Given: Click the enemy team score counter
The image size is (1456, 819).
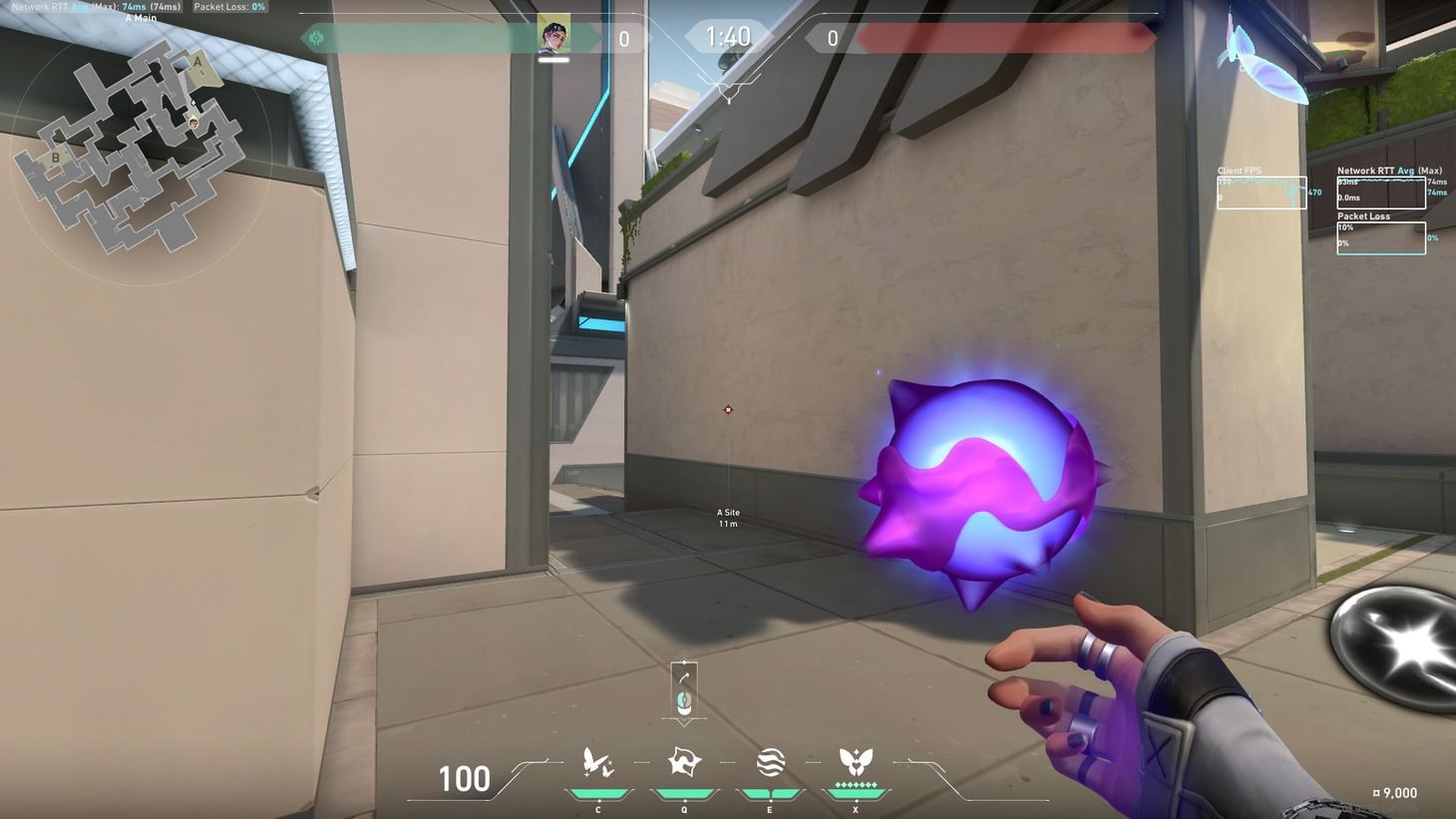Looking at the screenshot, I should click(831, 38).
